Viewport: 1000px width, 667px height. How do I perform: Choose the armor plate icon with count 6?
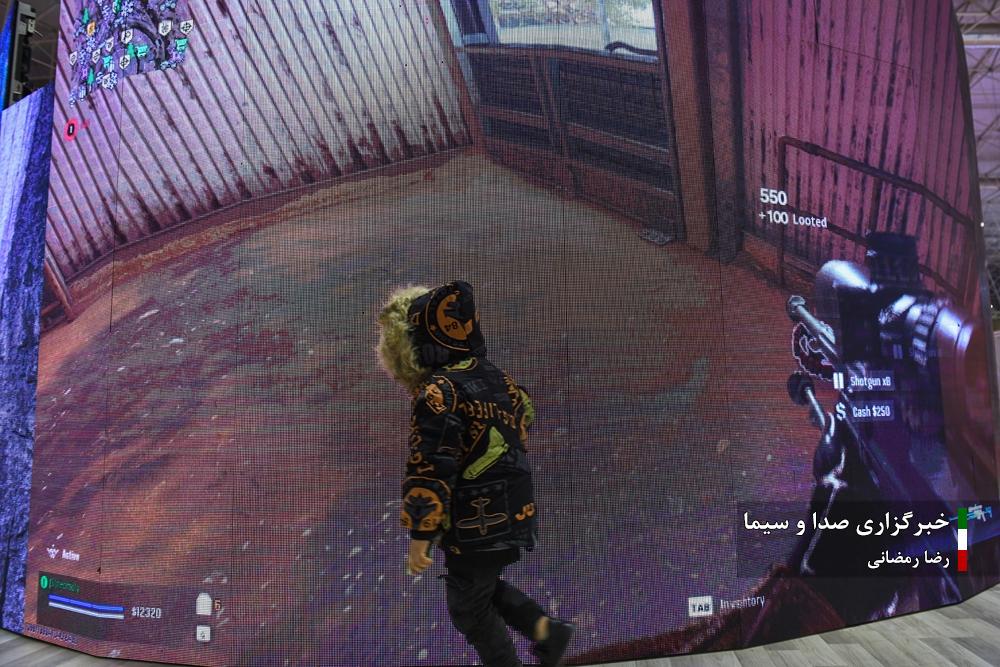204,604
